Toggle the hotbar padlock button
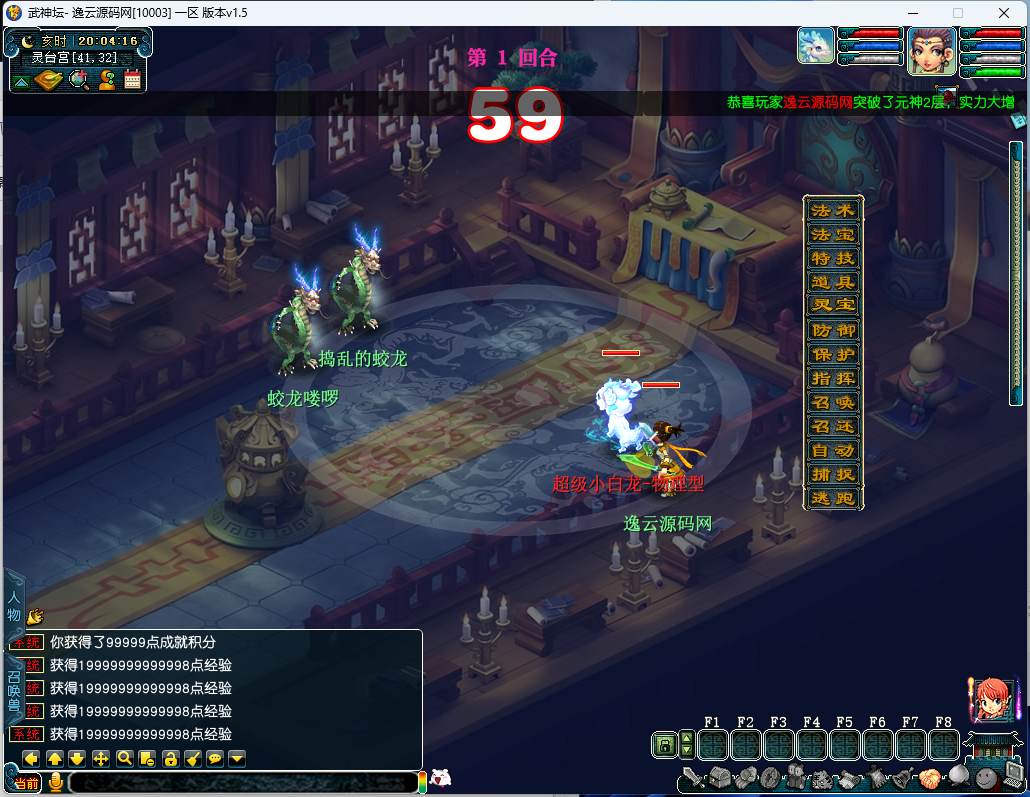Screen dimensions: 1030x797 (x=663, y=745)
